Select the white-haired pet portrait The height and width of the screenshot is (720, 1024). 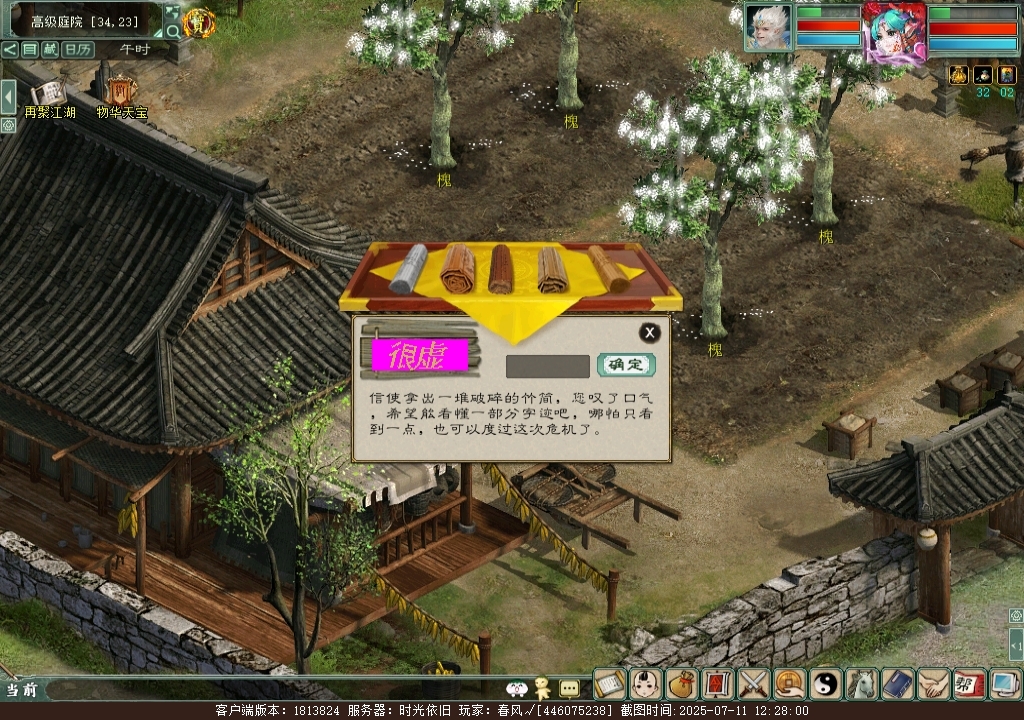click(768, 27)
